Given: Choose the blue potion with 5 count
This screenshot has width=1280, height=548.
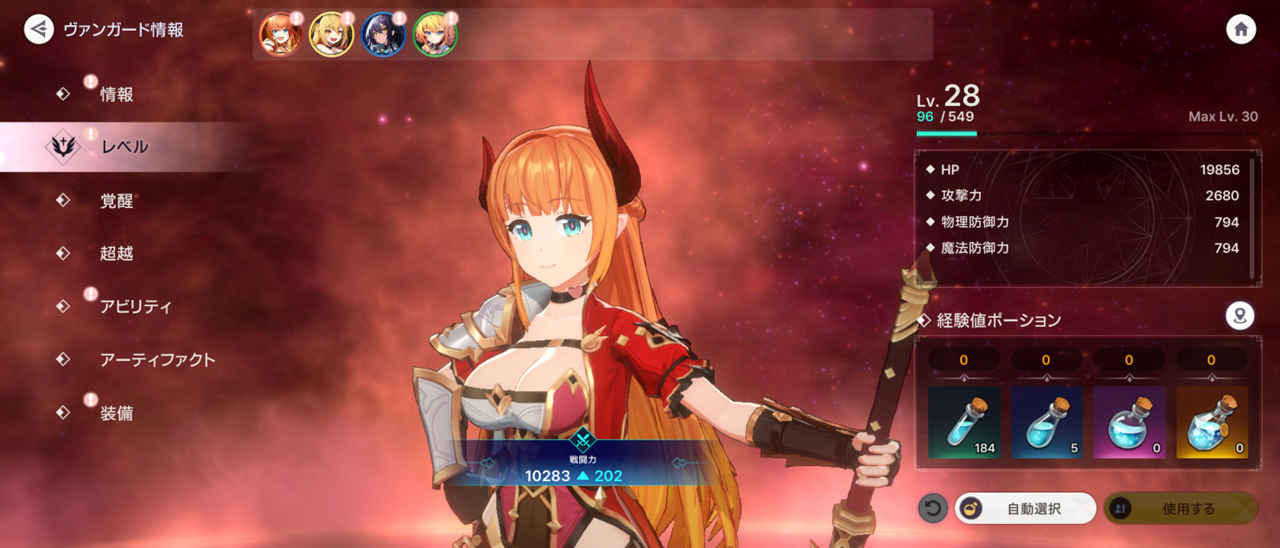Looking at the screenshot, I should pyautogui.click(x=1046, y=422).
